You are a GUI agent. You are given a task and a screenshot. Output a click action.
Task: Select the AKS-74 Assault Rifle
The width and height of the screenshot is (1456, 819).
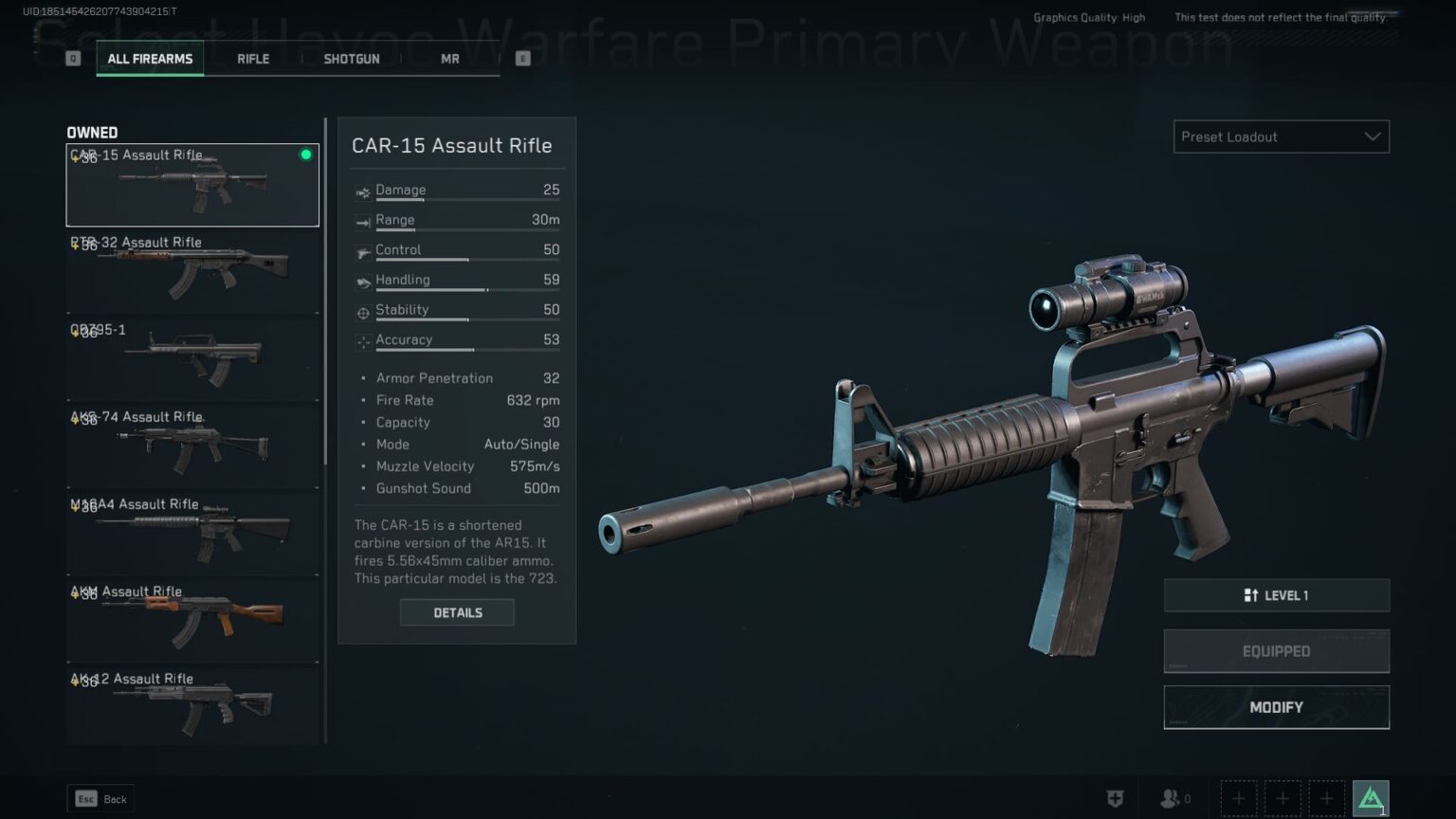tap(192, 446)
